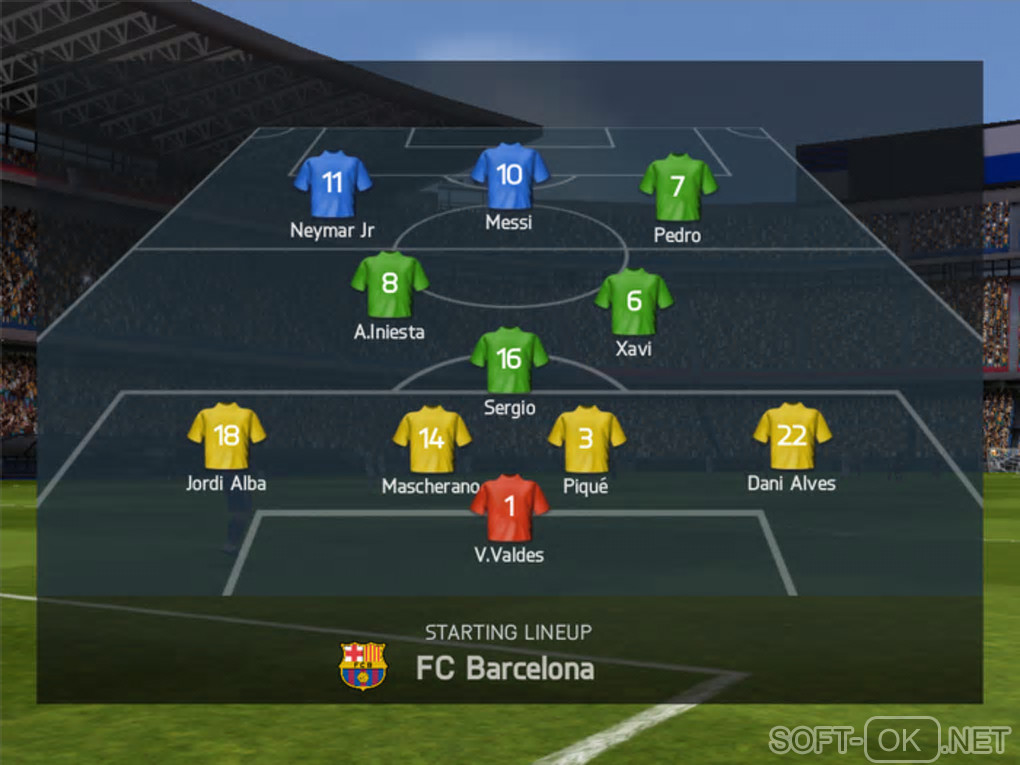Select goalkeeper V.Valdes' red shirt
1020x765 pixels.
[x=510, y=507]
